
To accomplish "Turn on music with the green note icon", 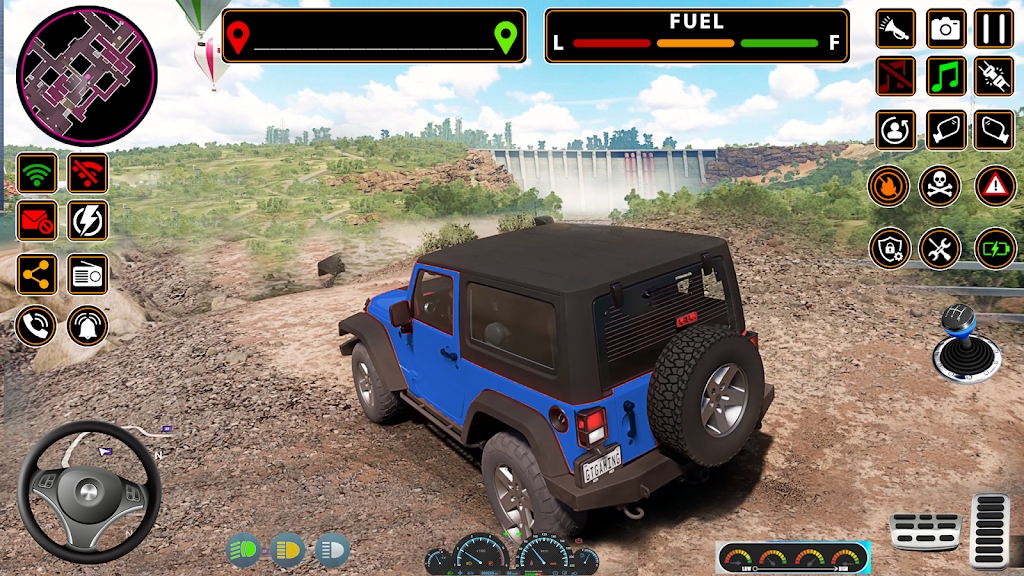I will tap(945, 76).
